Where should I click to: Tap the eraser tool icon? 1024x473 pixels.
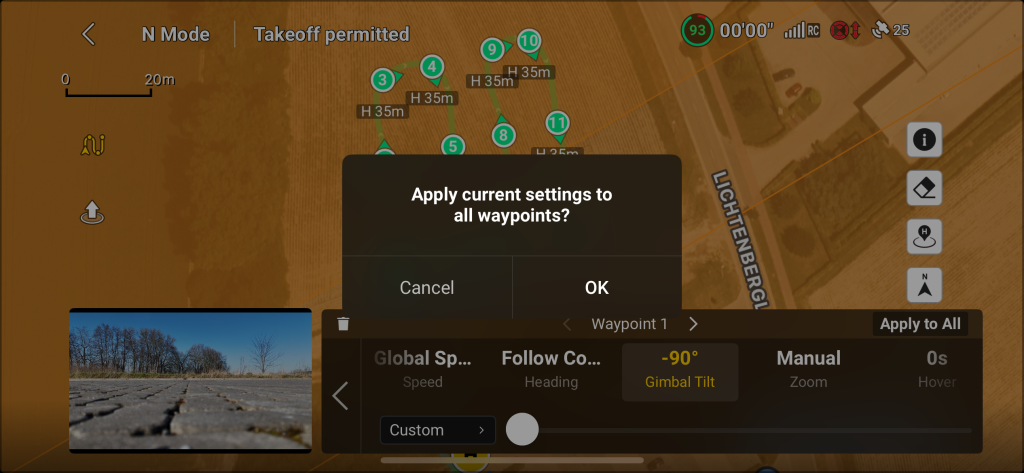(924, 188)
